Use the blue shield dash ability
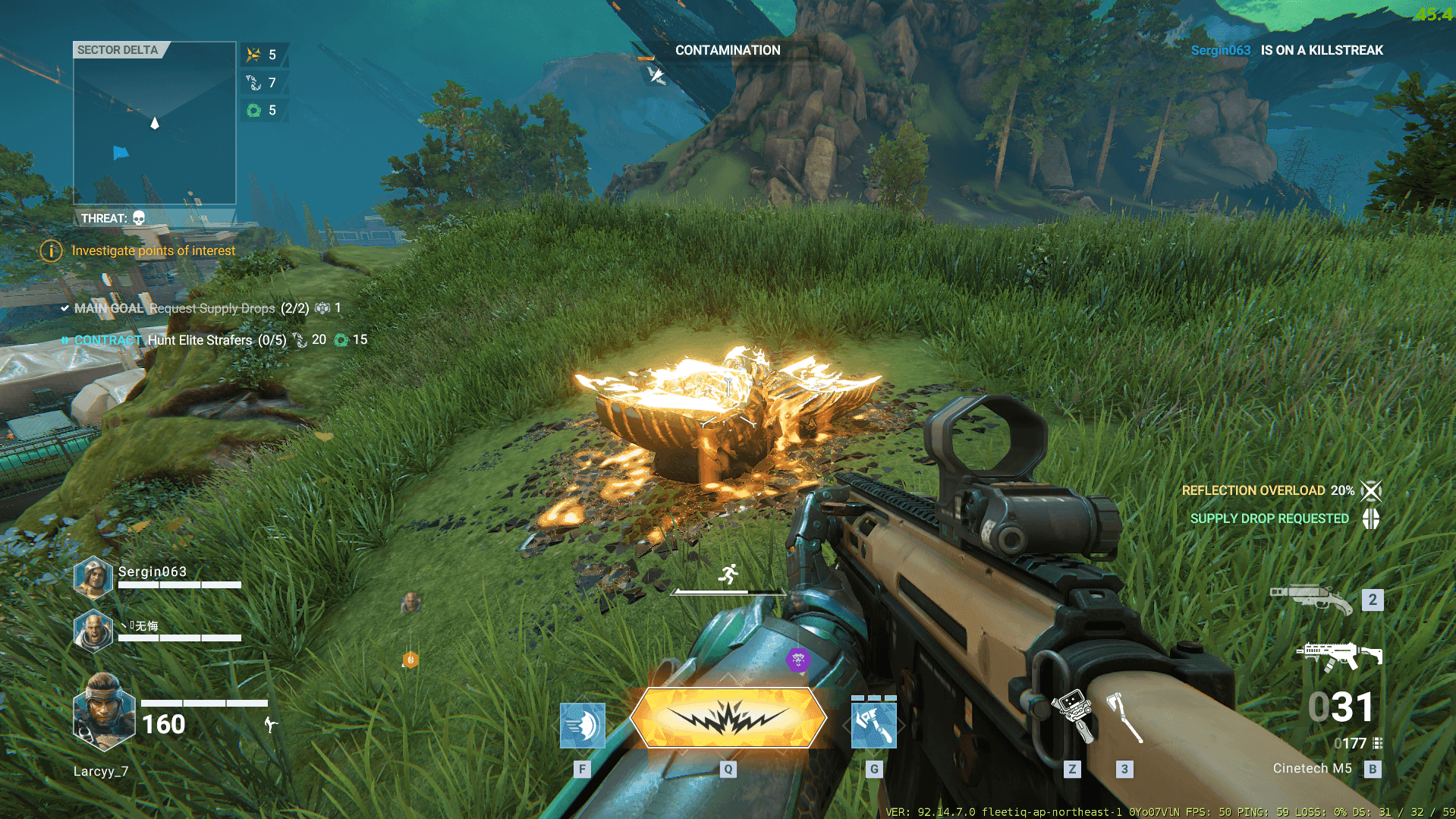Viewport: 1456px width, 819px height. (x=582, y=725)
